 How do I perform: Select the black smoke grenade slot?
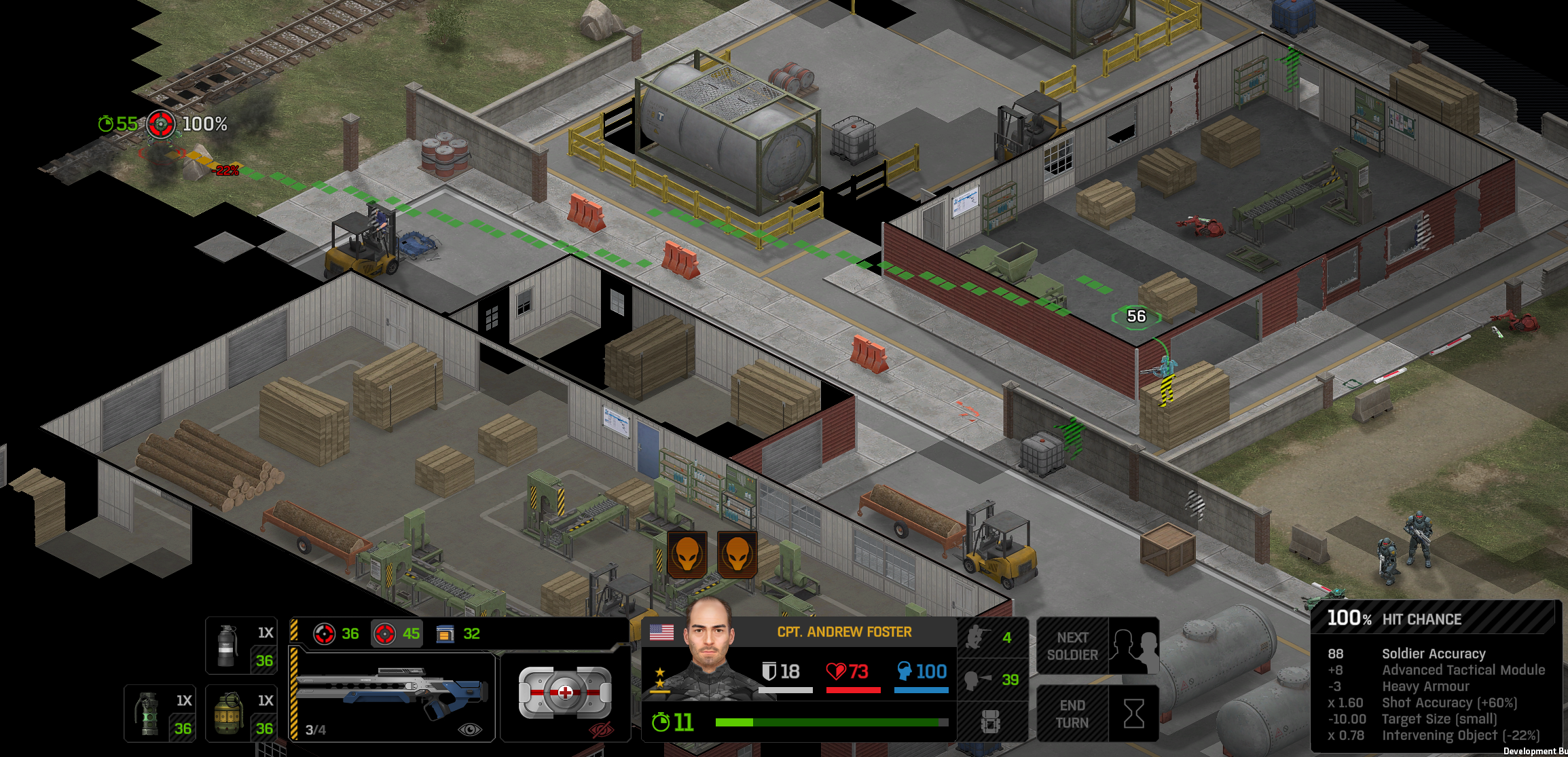[x=240, y=646]
